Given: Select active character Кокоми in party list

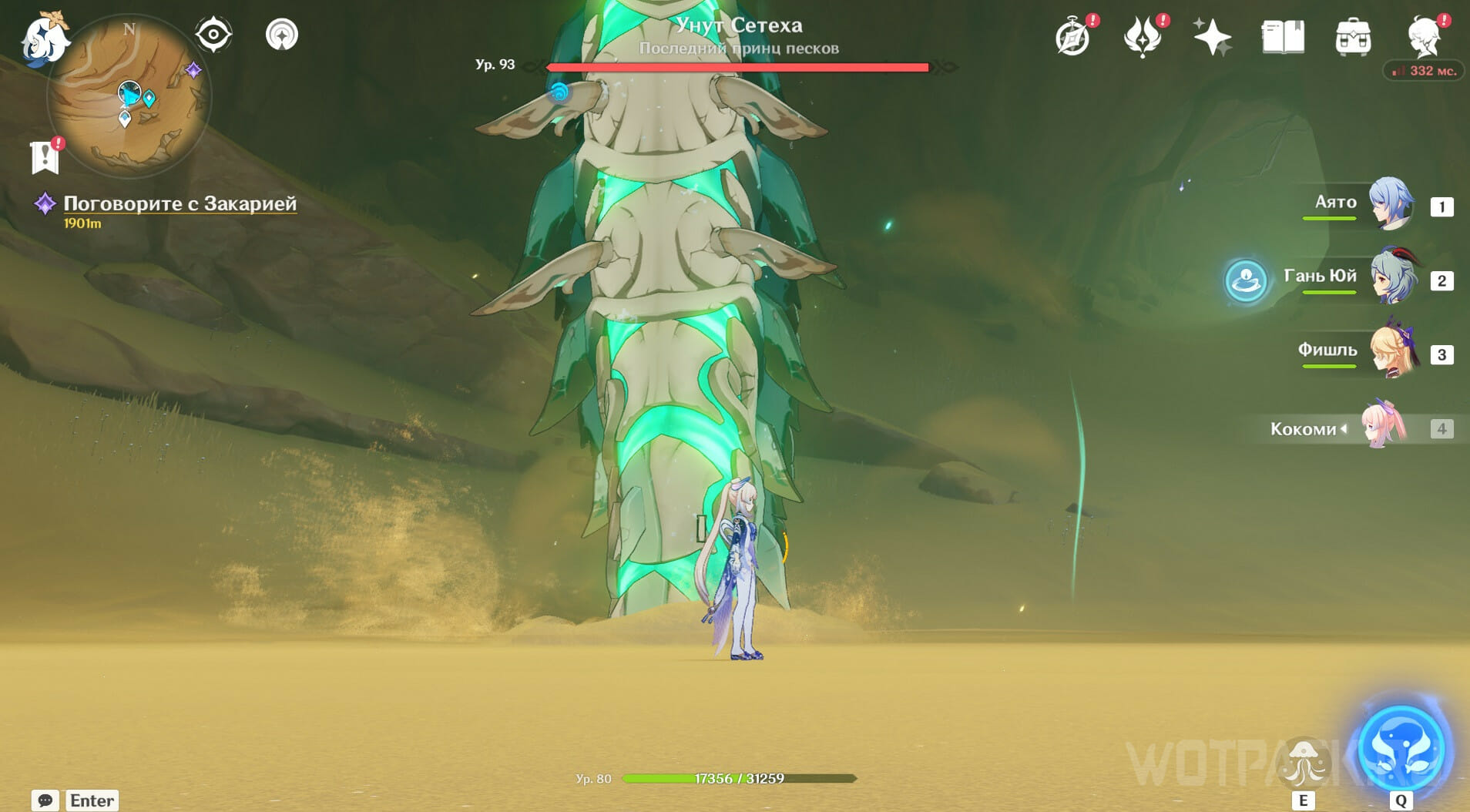Looking at the screenshot, I should click(1383, 426).
